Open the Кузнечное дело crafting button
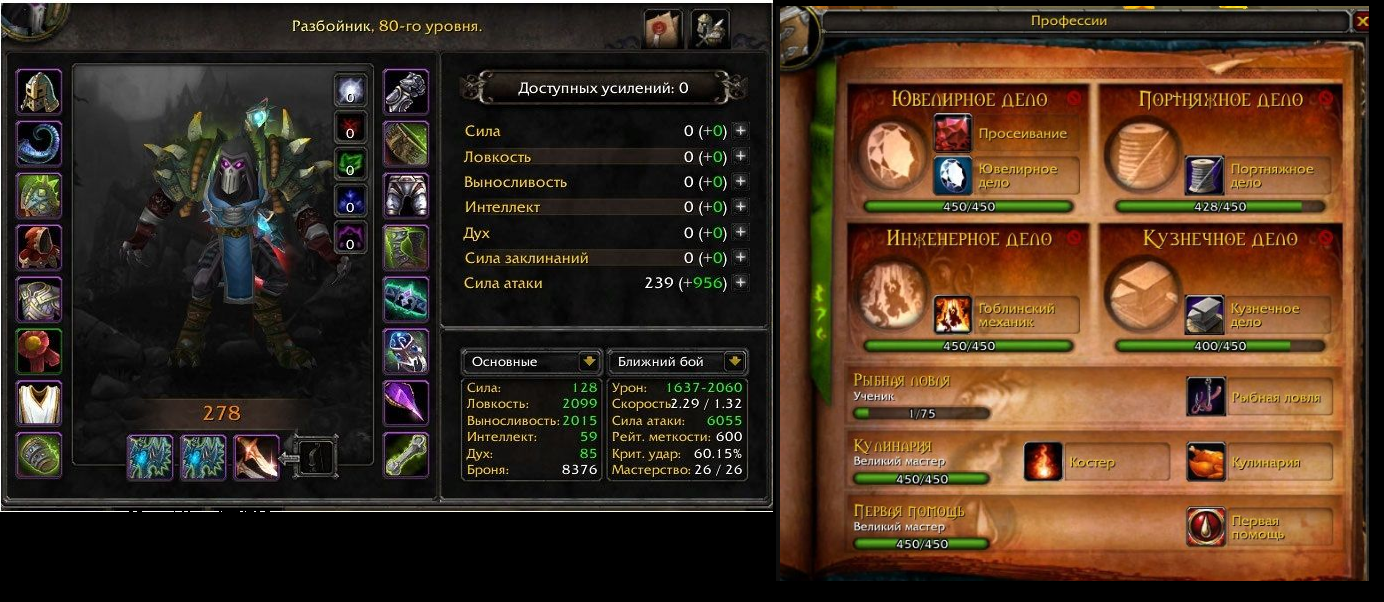1384x602 pixels. click(x=1204, y=315)
